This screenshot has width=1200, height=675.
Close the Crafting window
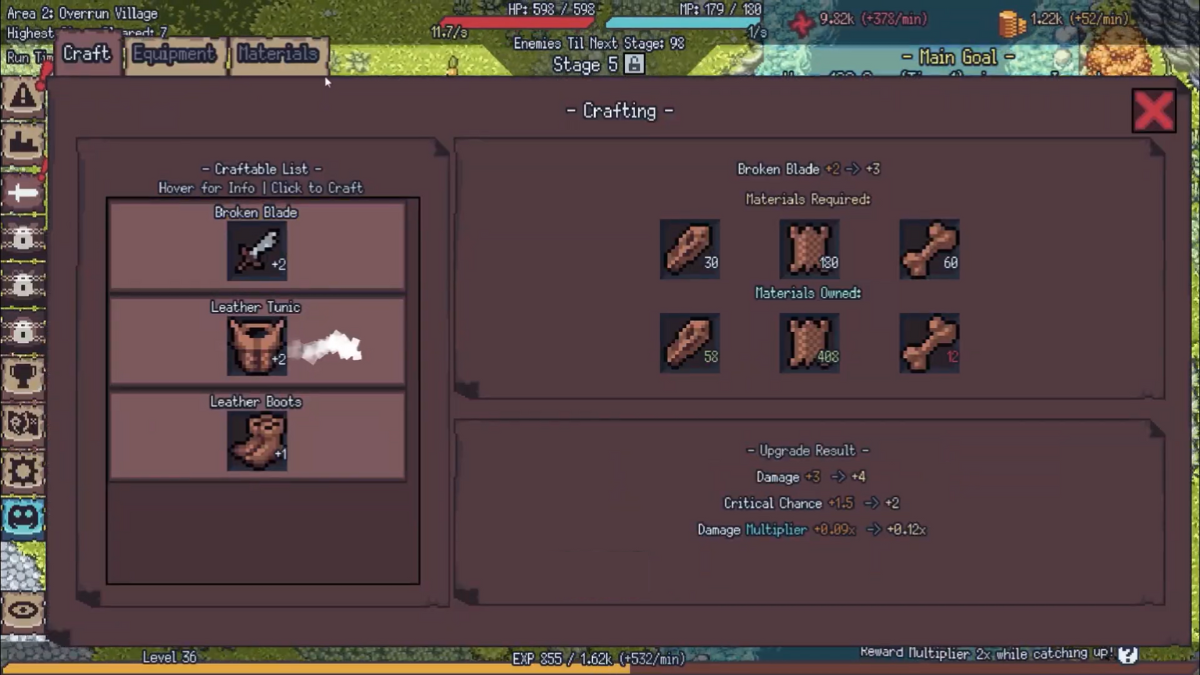coord(1153,111)
